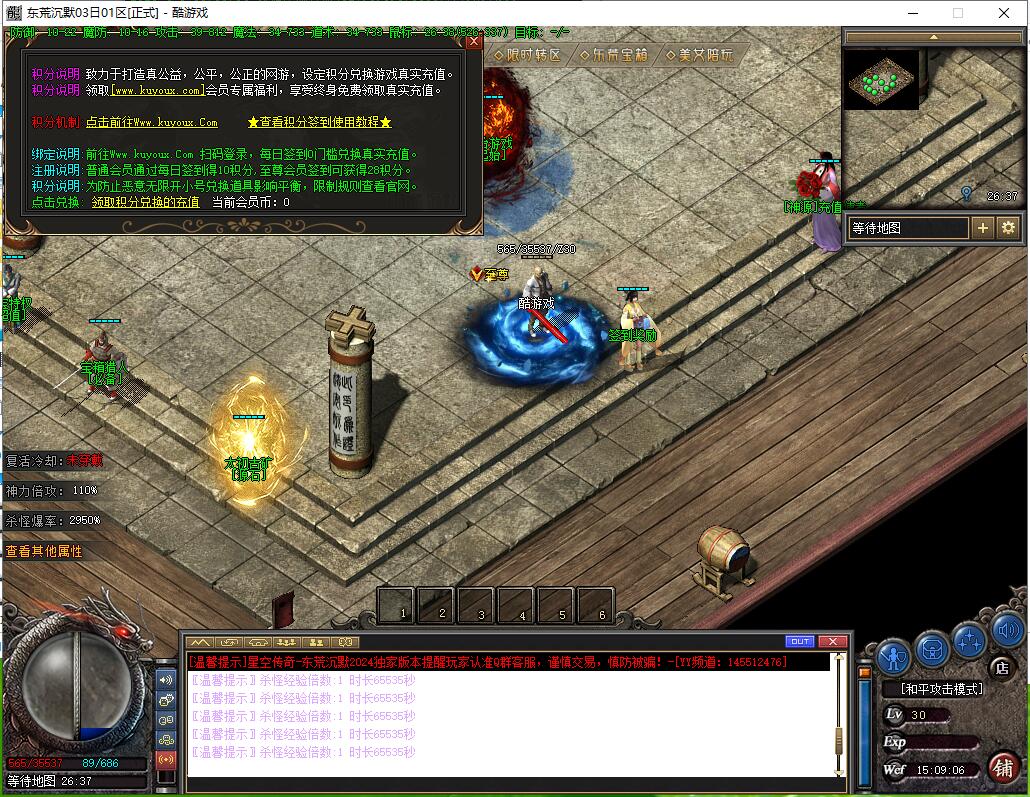1030x797 pixels.
Task: Open the gear settings beside the map name
Action: click(x=1008, y=228)
